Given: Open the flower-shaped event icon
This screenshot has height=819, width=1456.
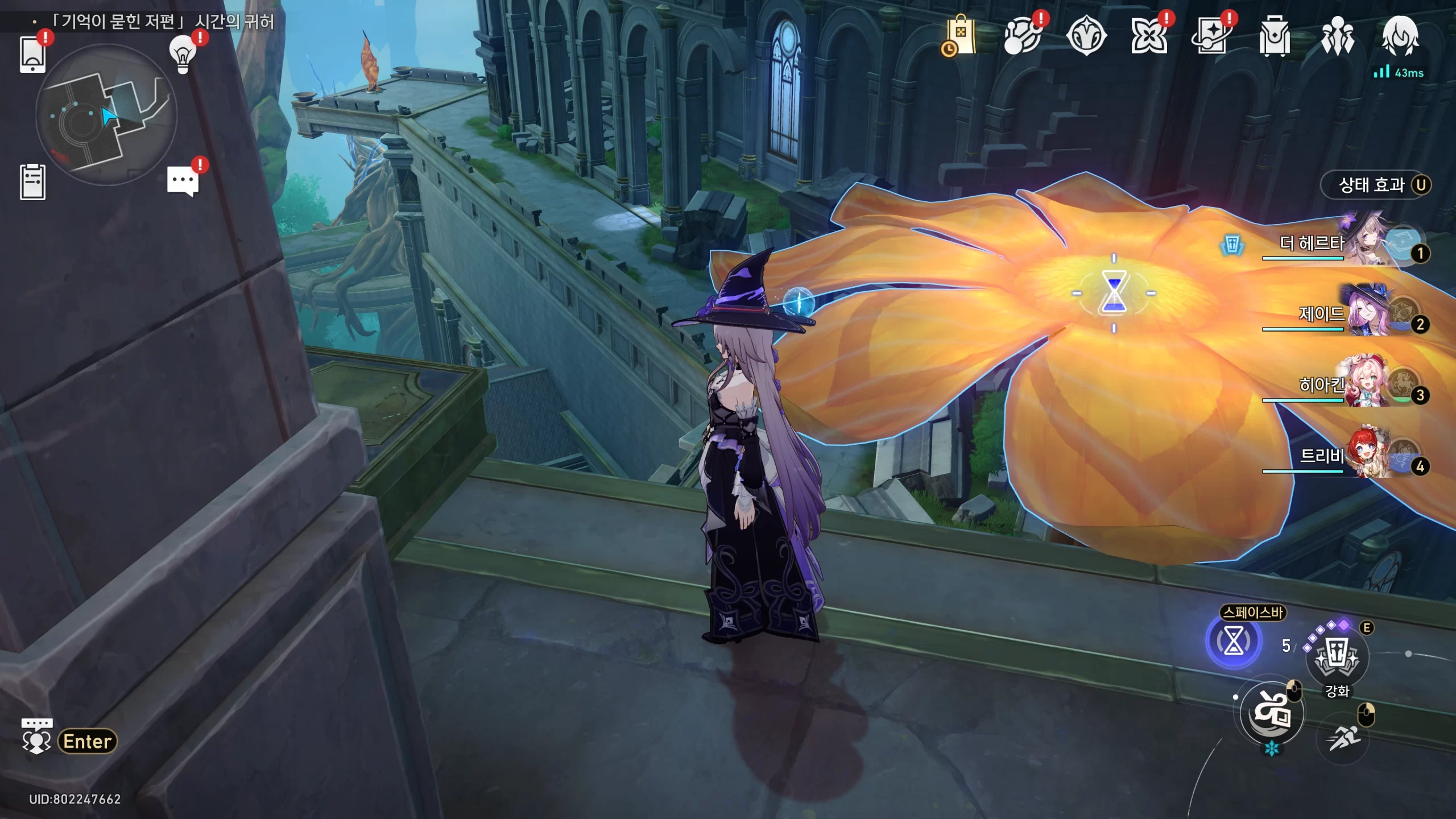Looking at the screenshot, I should pyautogui.click(x=1149, y=36).
